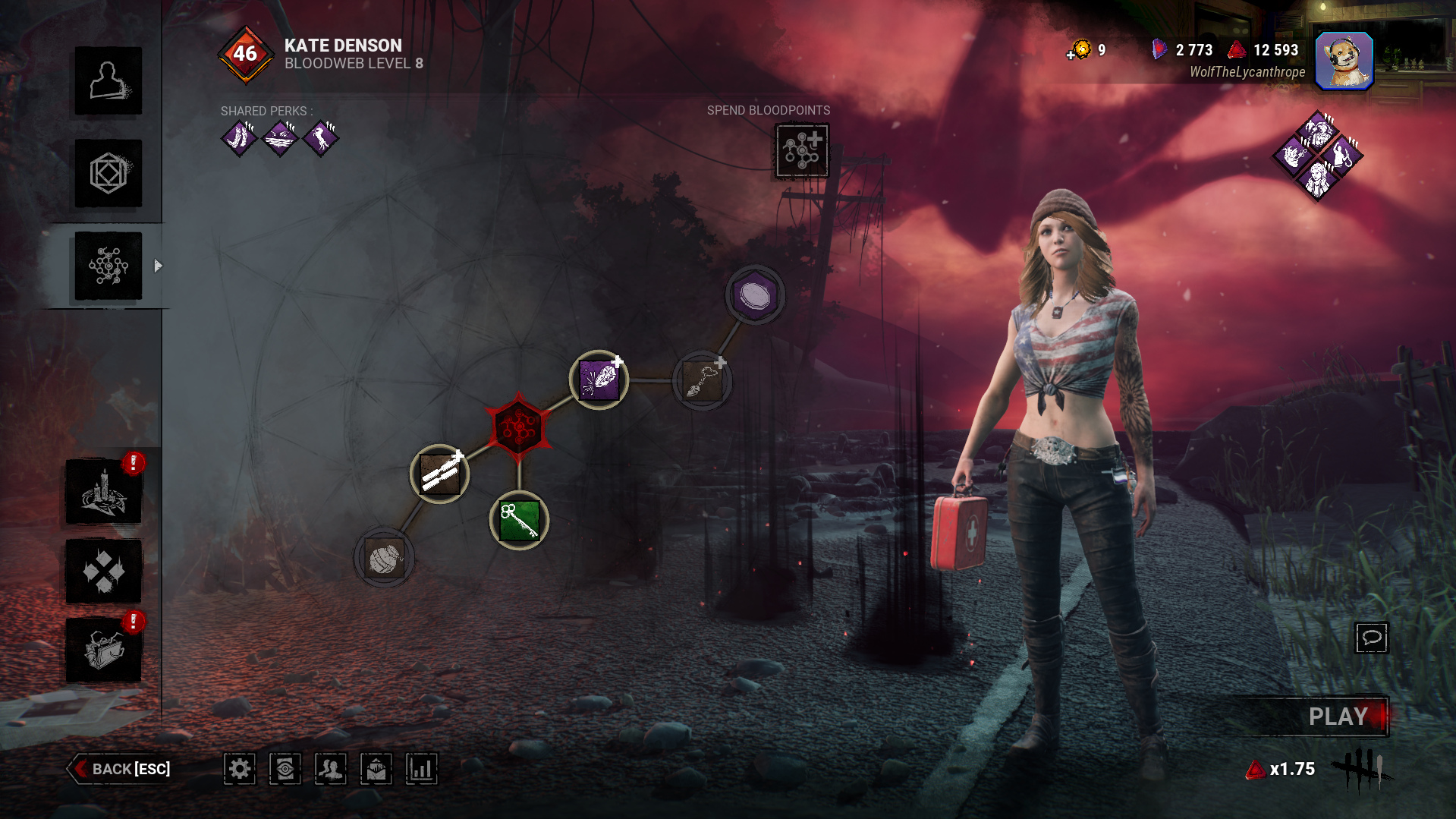
Task: Buy the brown bandage add-on node
Action: 440,474
